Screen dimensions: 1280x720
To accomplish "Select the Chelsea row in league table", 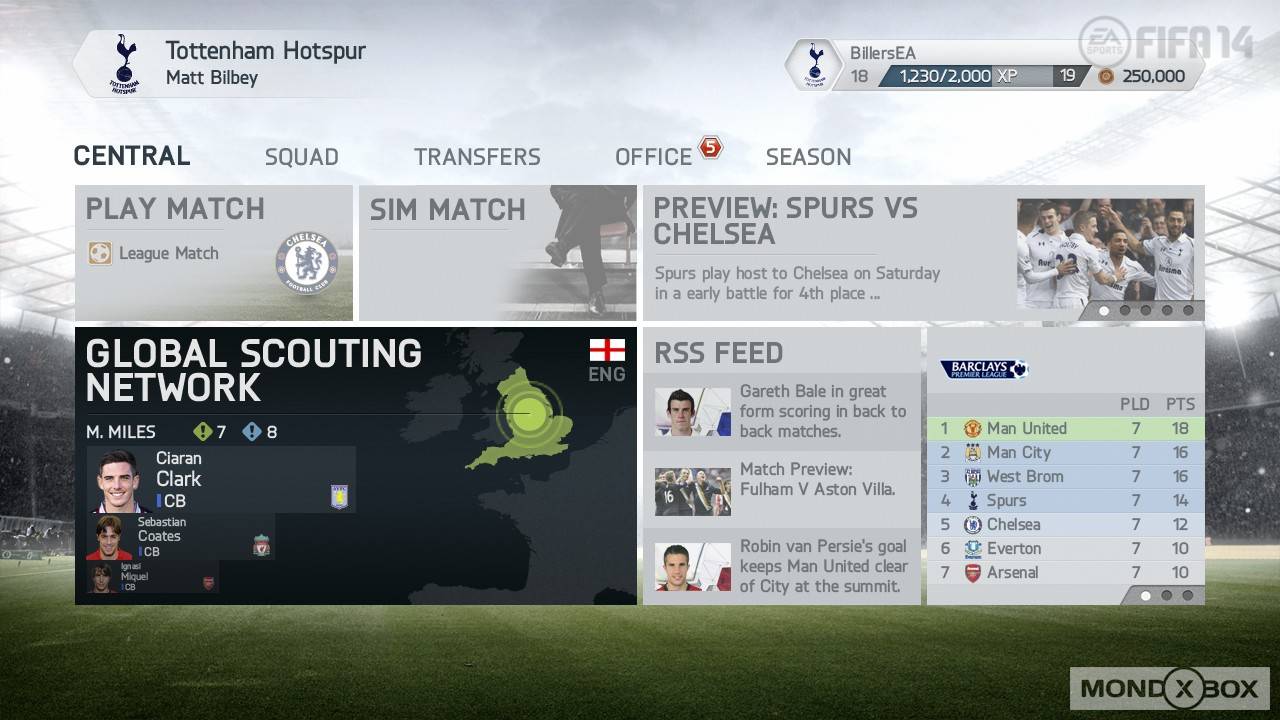I will (1065, 524).
